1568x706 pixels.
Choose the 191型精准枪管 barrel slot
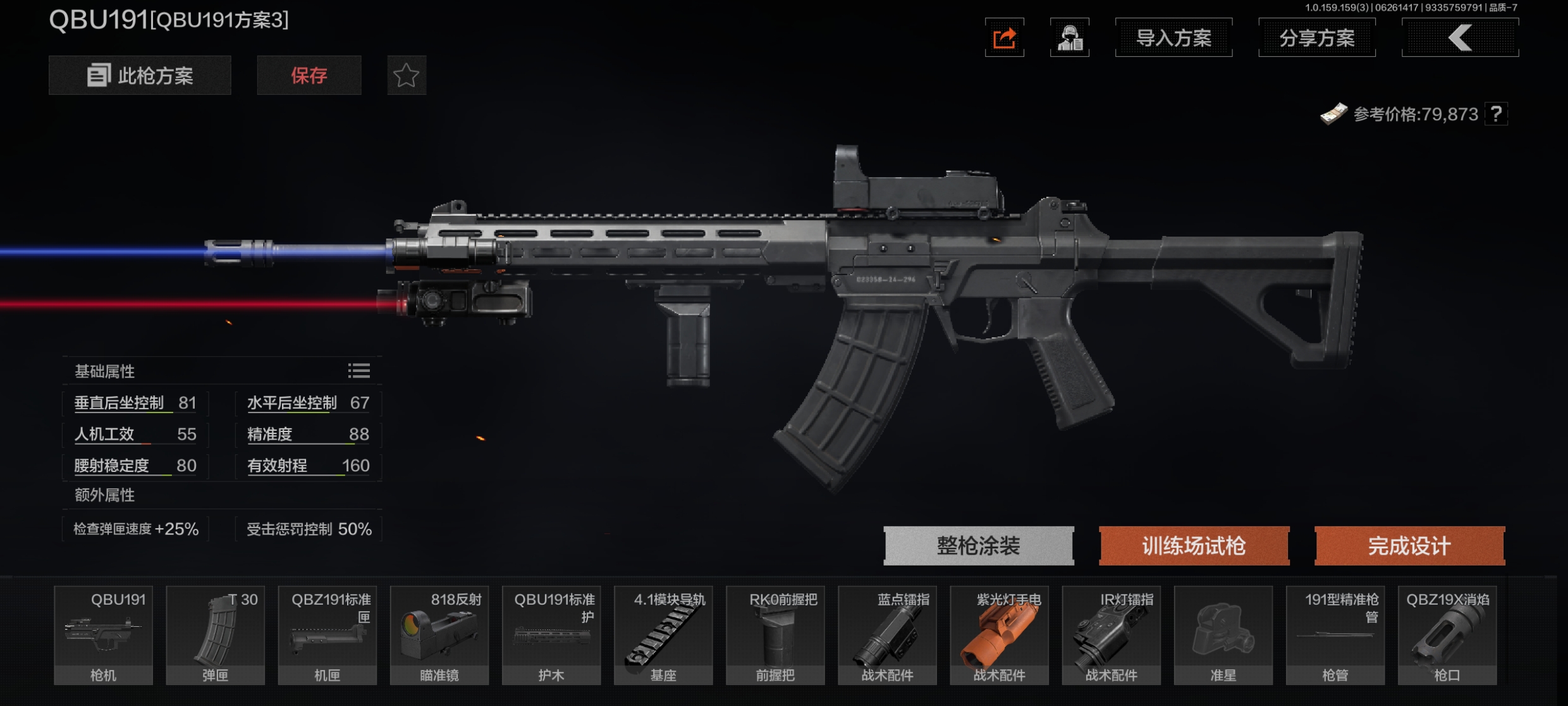click(1335, 635)
